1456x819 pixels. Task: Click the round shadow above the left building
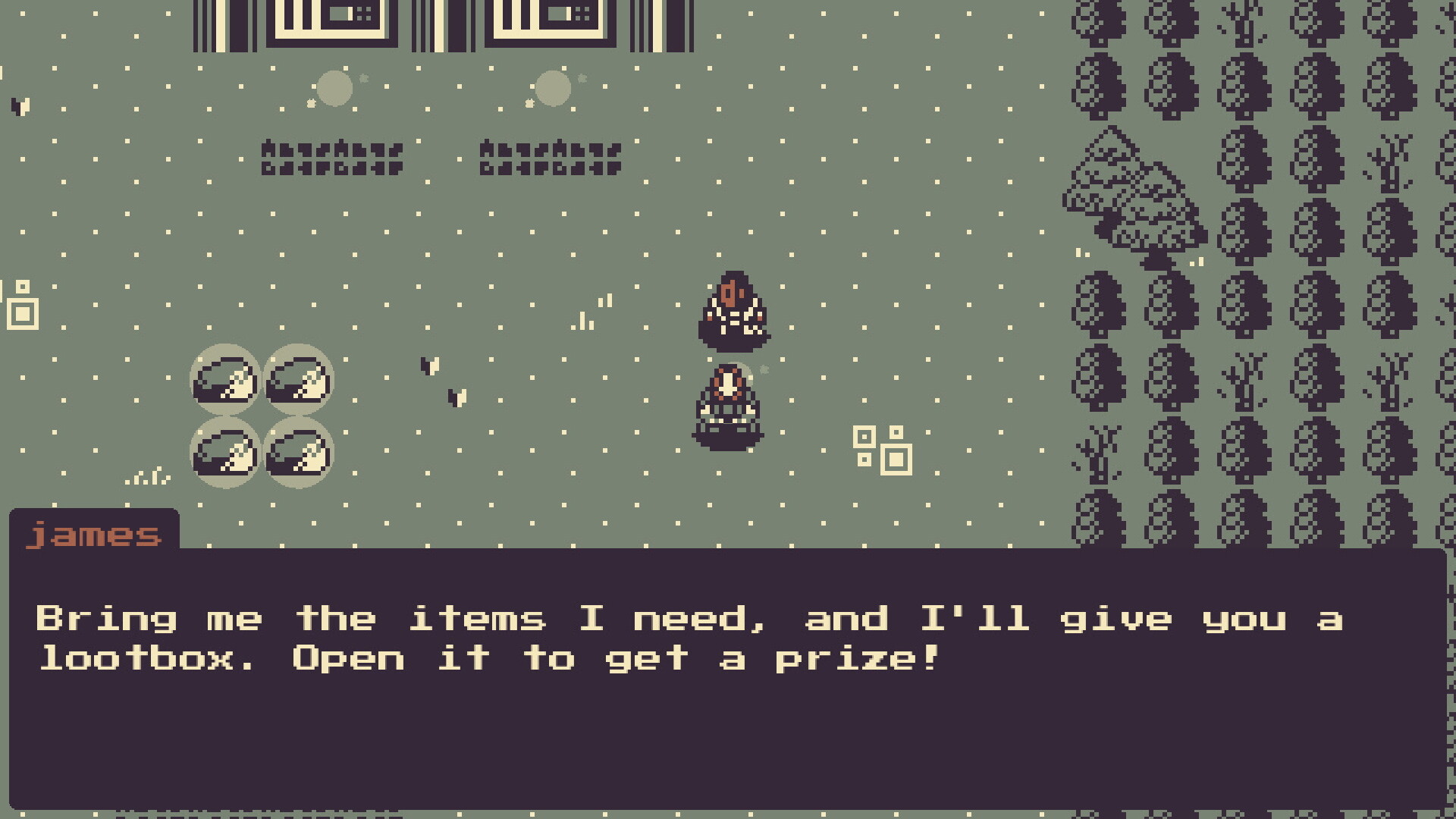[x=334, y=87]
